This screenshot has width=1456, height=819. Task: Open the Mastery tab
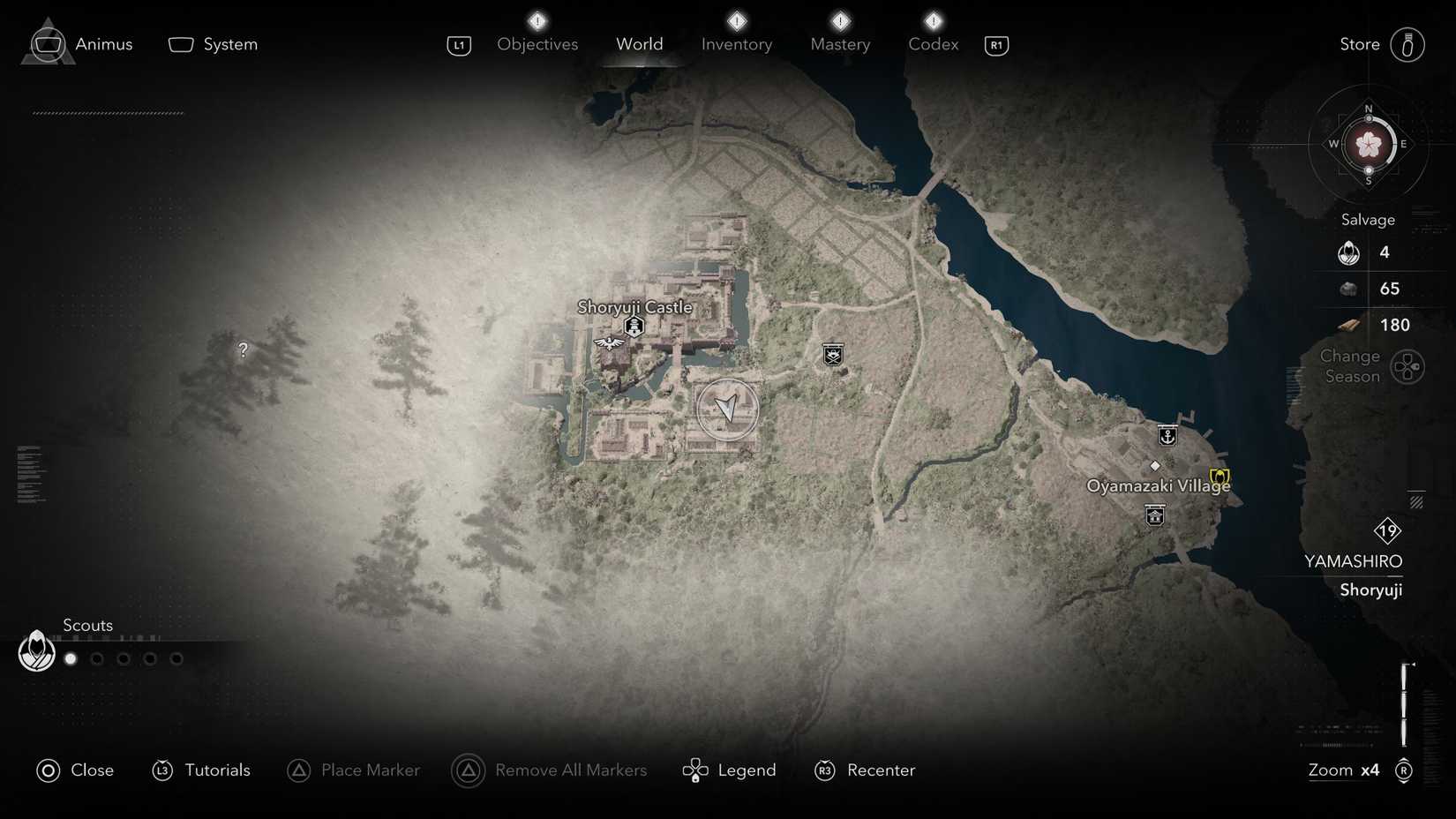click(840, 44)
